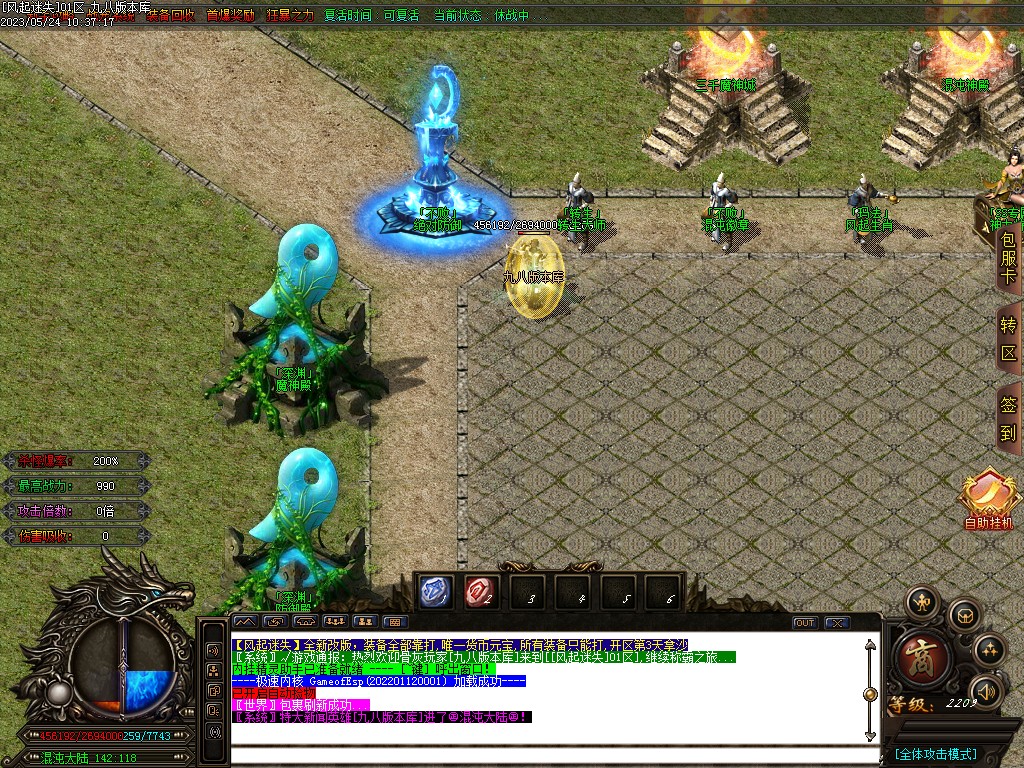Image resolution: width=1024 pixels, height=768 pixels.
Task: Open the bag with the chest icon button
Action: pos(964,614)
